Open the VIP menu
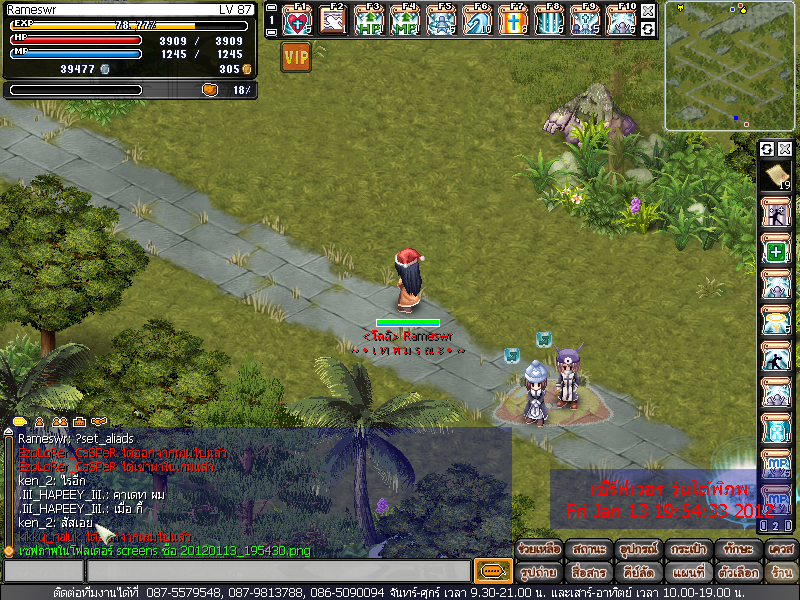This screenshot has height=600, width=800. [296, 58]
